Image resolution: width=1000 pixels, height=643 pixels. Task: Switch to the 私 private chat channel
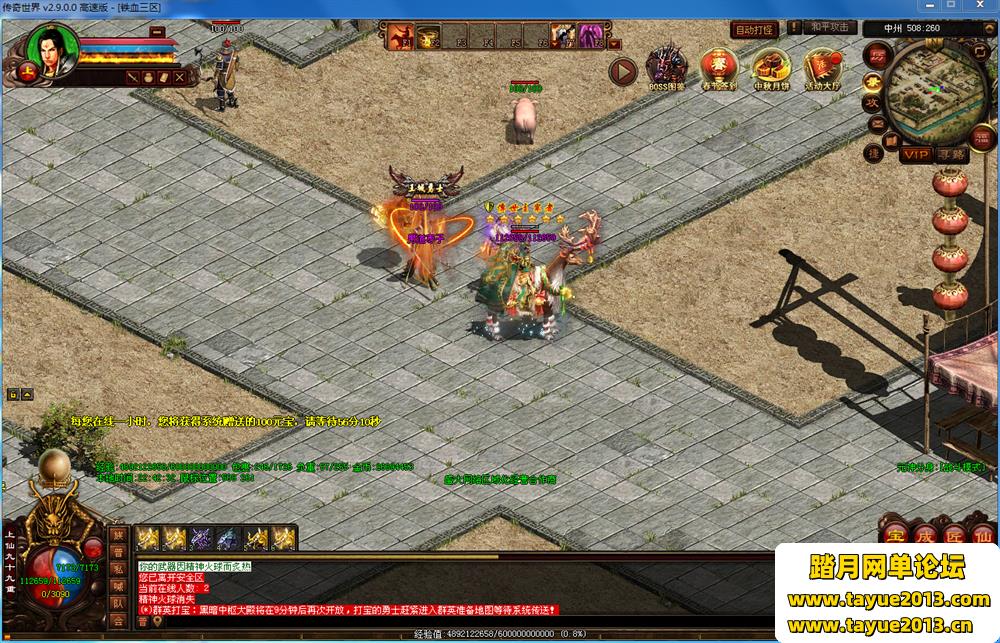point(117,567)
